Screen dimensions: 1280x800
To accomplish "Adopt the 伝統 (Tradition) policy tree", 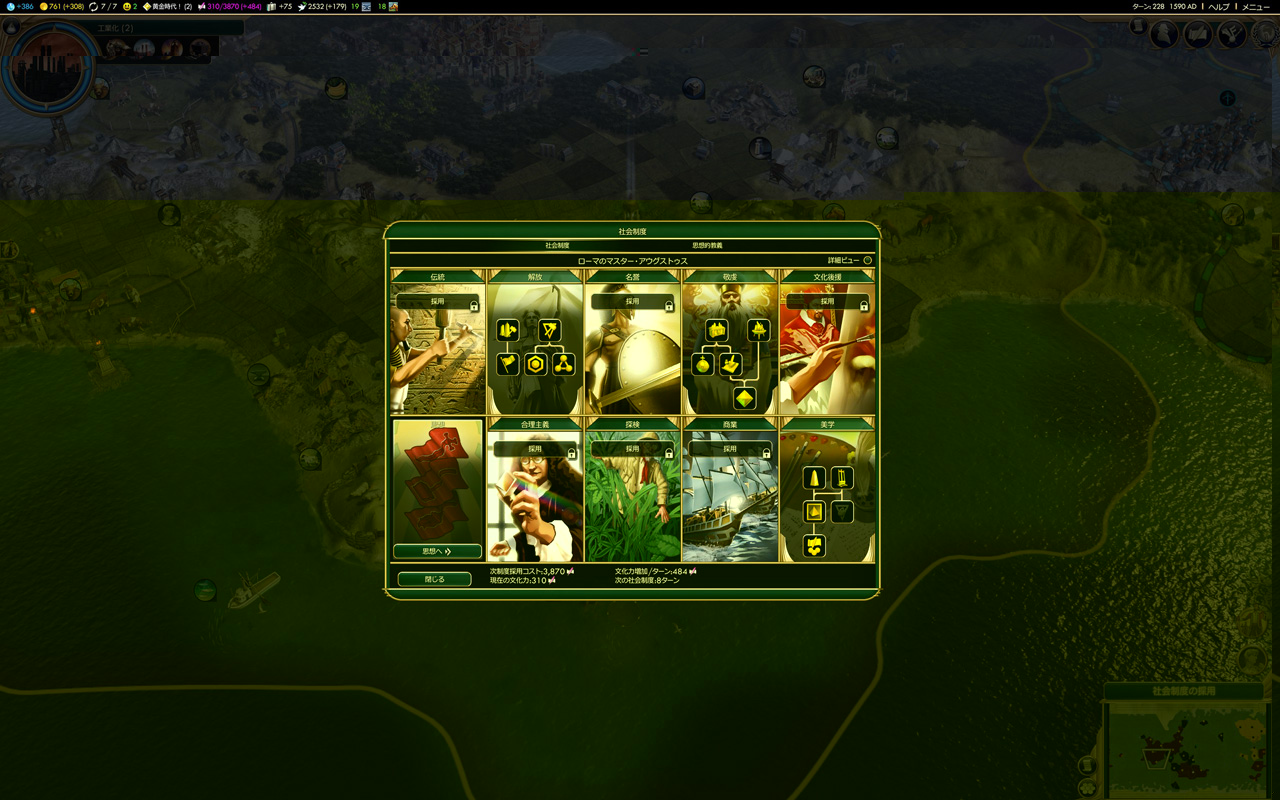I will tap(438, 301).
